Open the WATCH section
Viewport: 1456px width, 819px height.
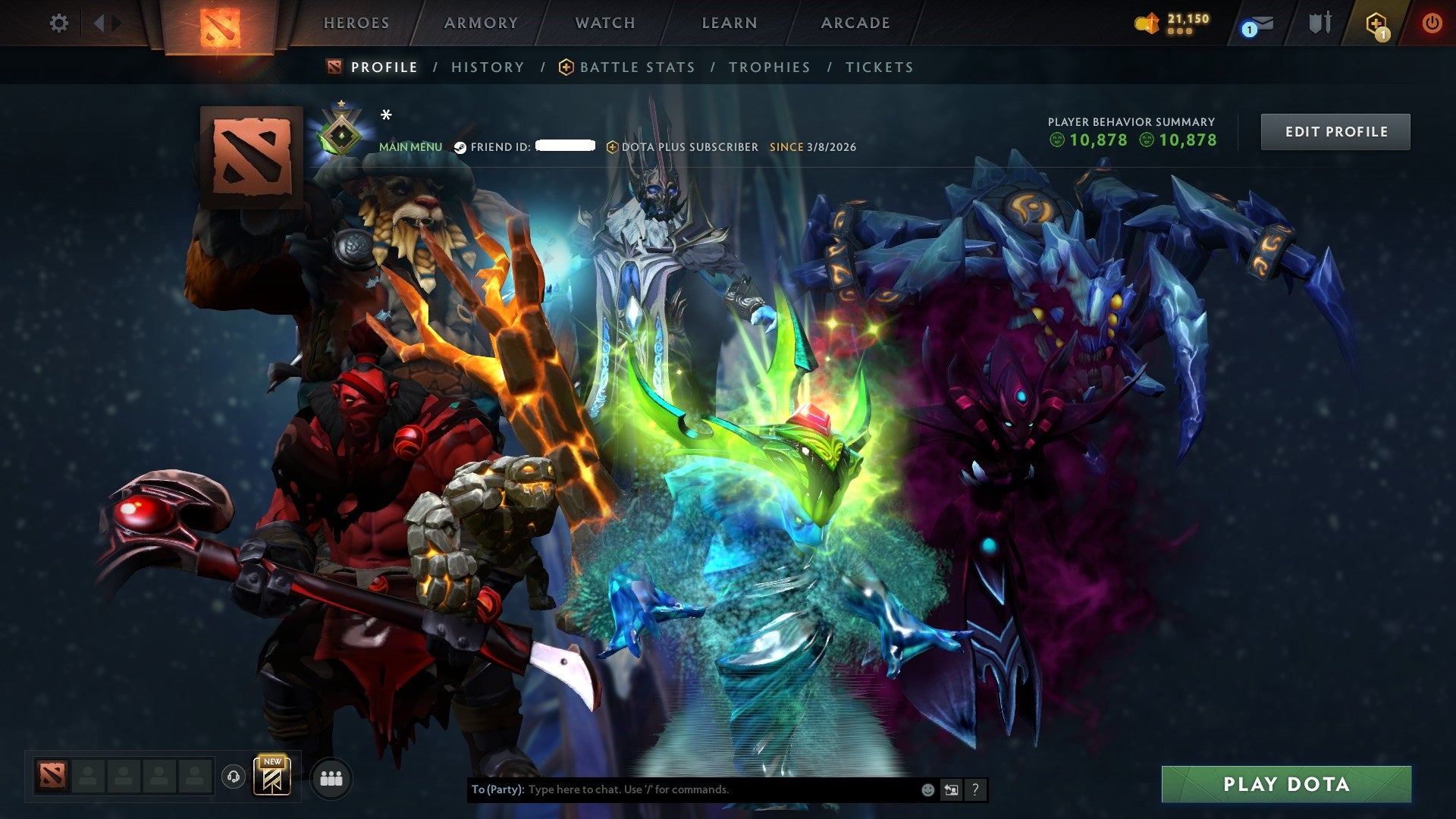pyautogui.click(x=604, y=23)
